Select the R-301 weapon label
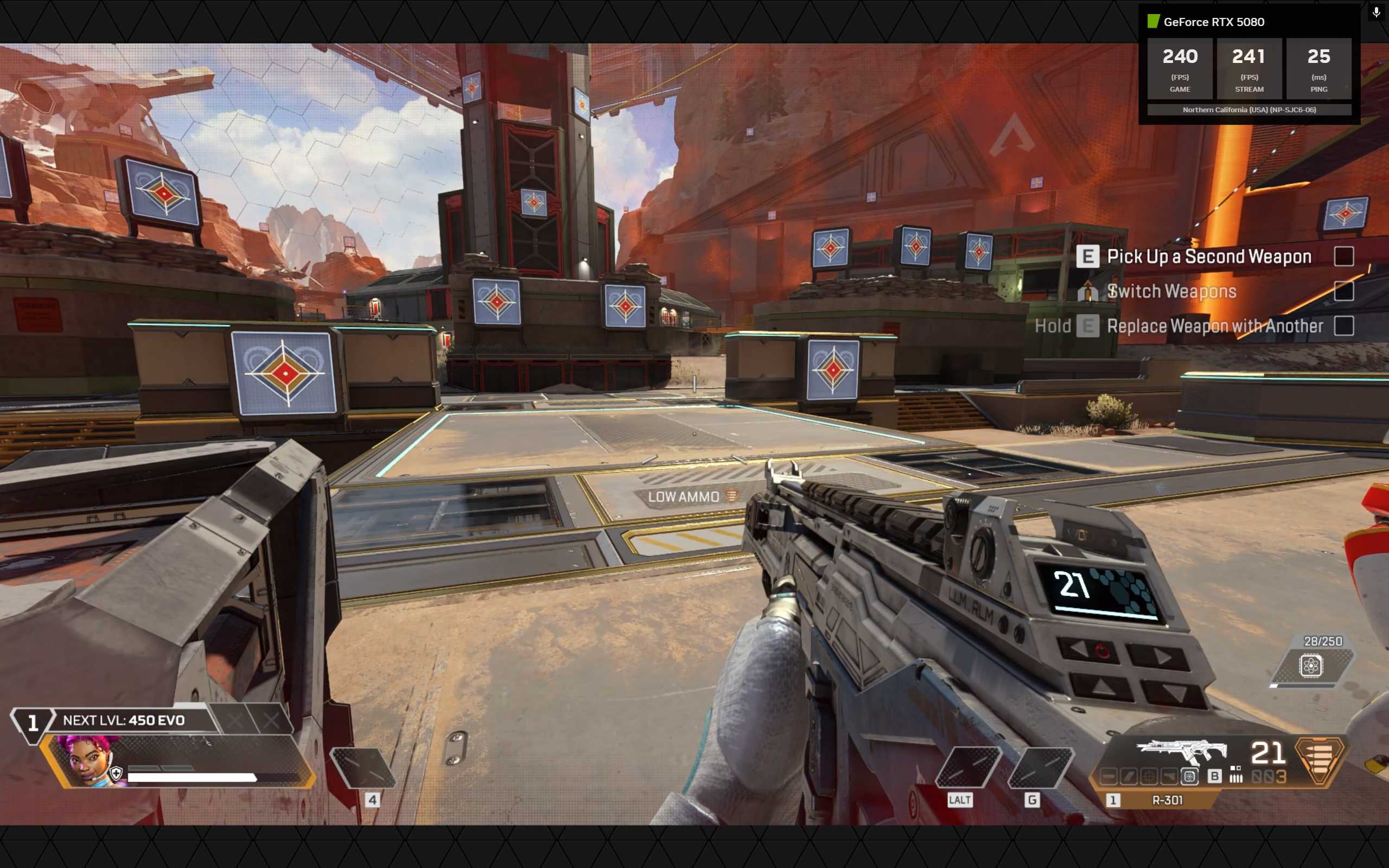The image size is (1389, 868). click(x=1168, y=801)
